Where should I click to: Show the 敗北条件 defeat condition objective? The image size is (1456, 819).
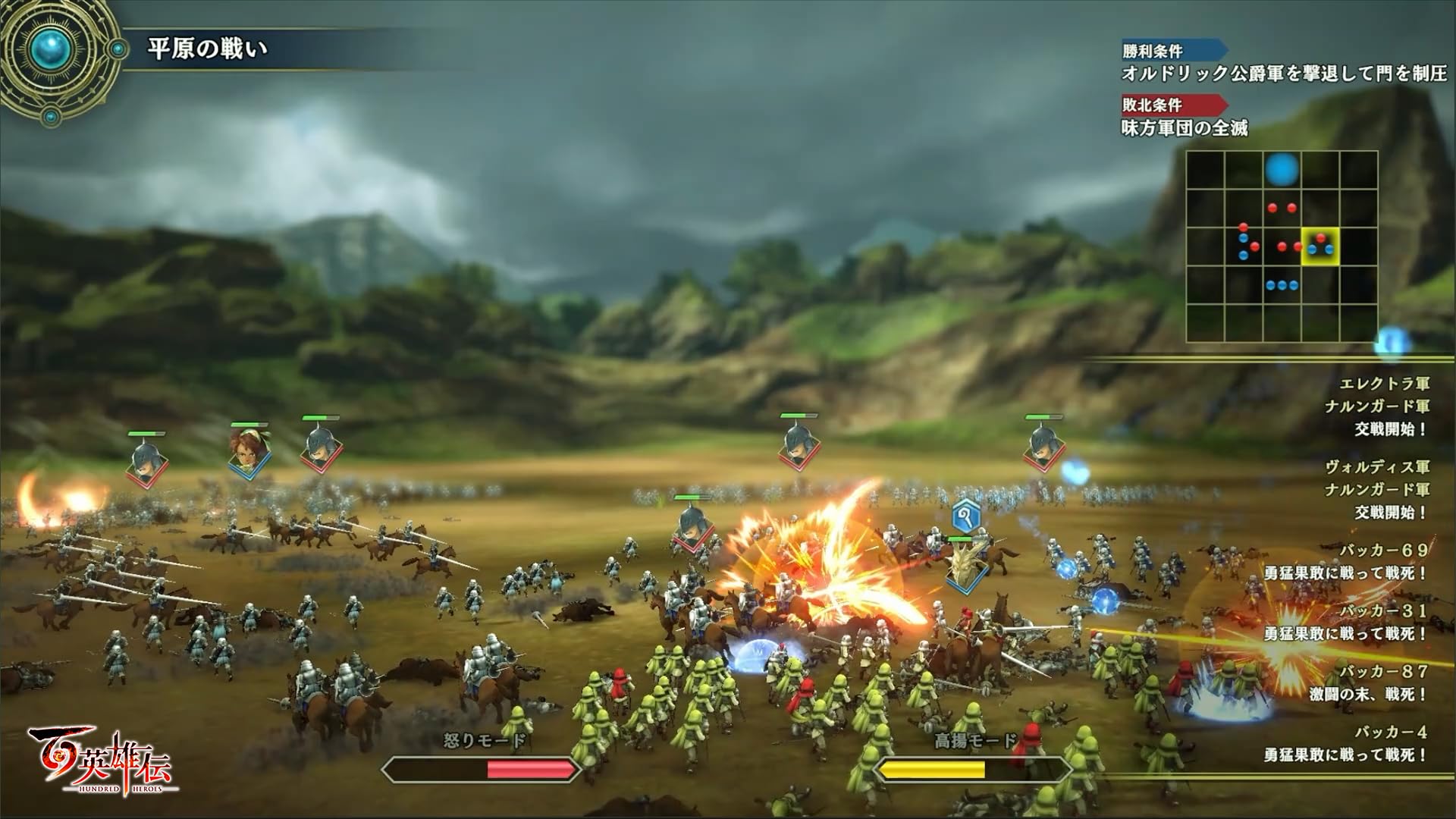1185,127
